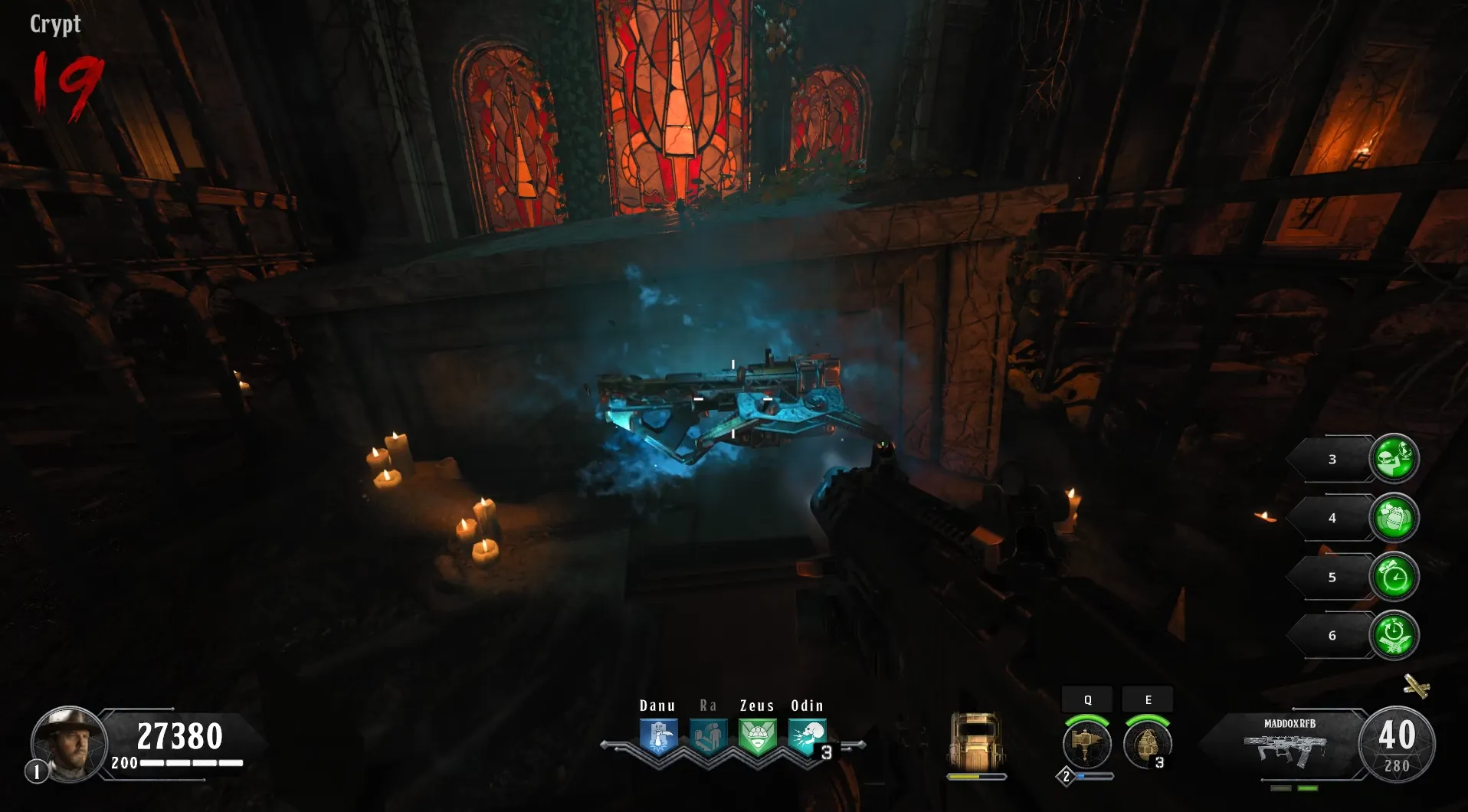1468x812 pixels.
Task: Select the grenade equipment icon
Action: tap(1146, 744)
